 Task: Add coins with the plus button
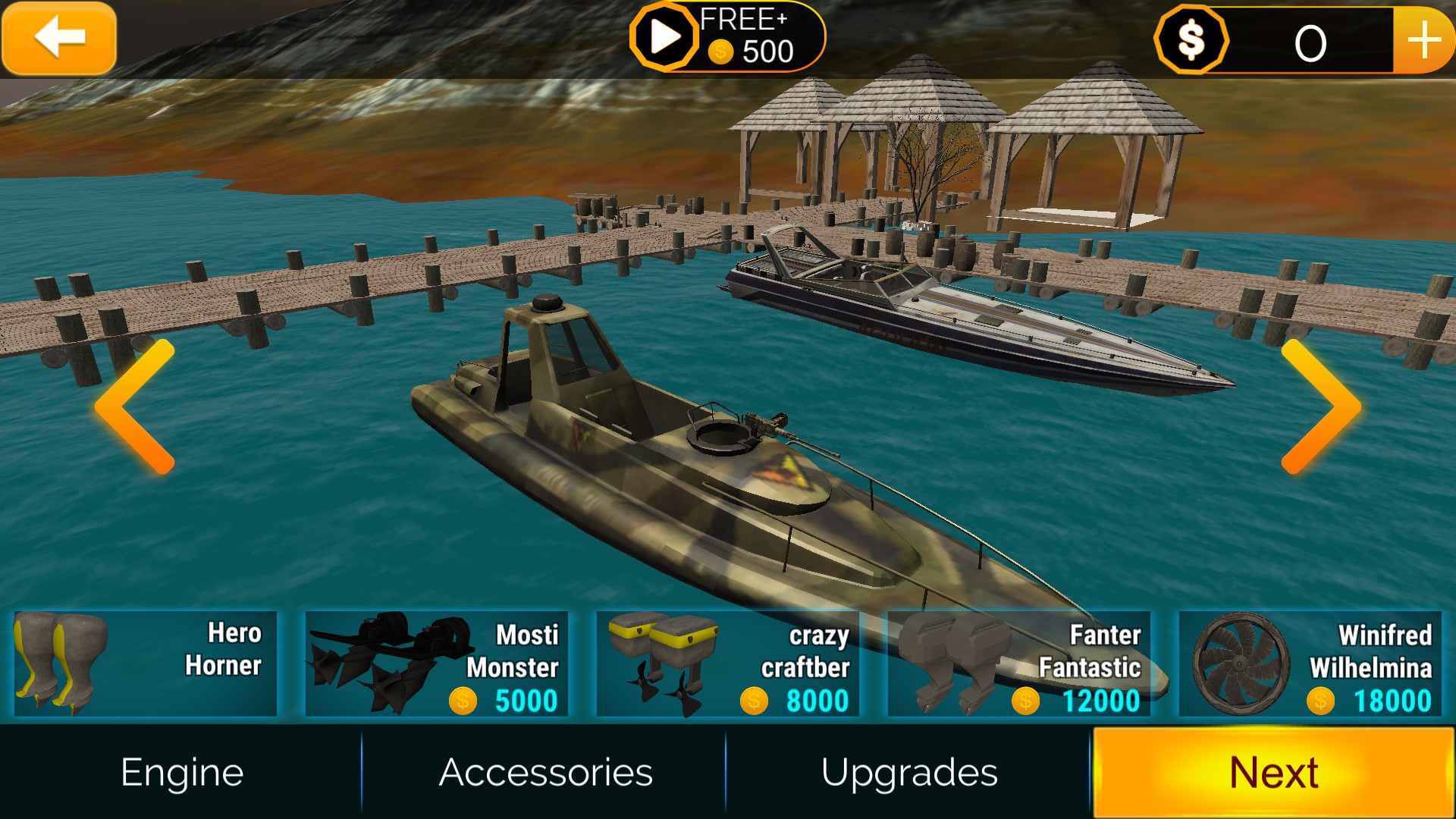(1423, 40)
